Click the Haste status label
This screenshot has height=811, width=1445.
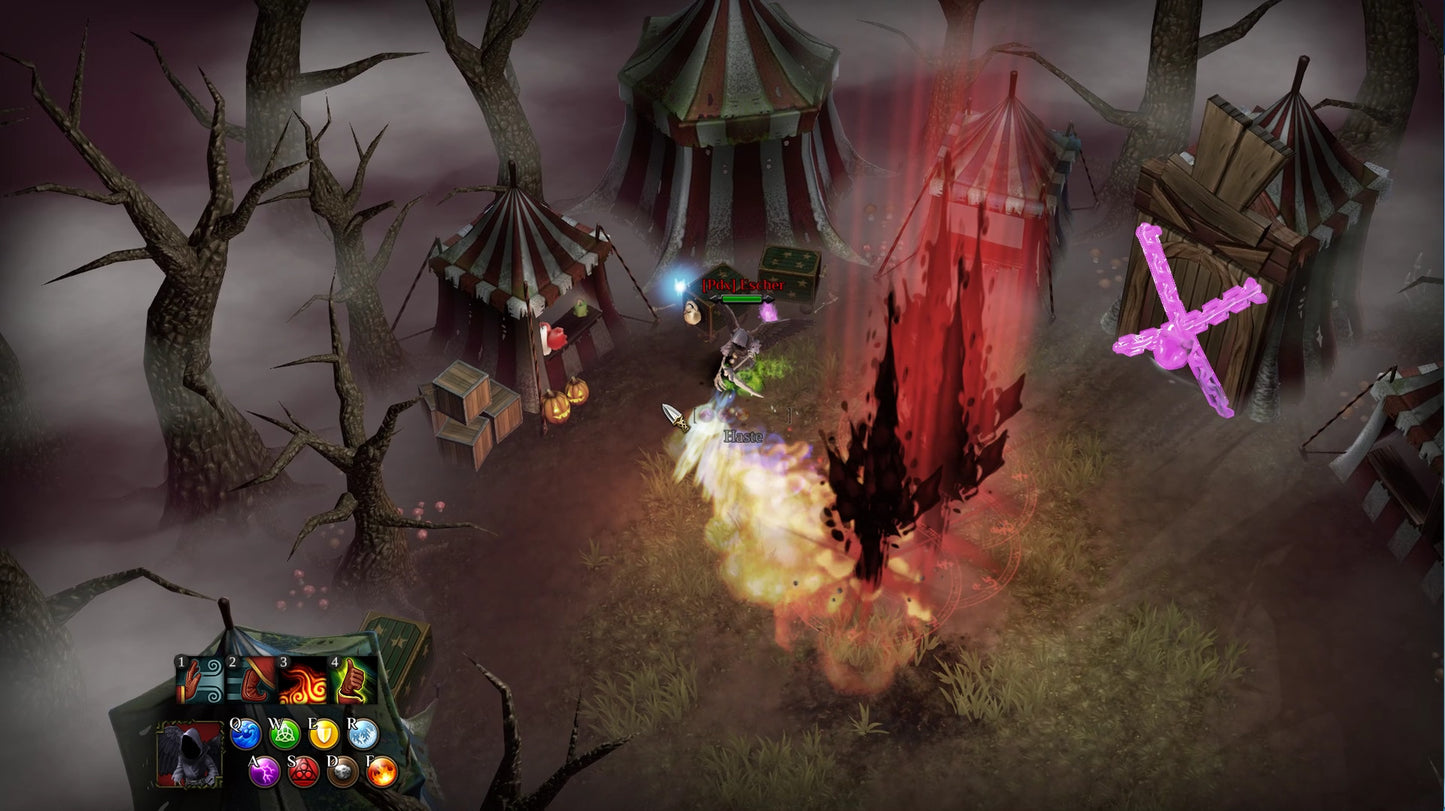tap(741, 436)
